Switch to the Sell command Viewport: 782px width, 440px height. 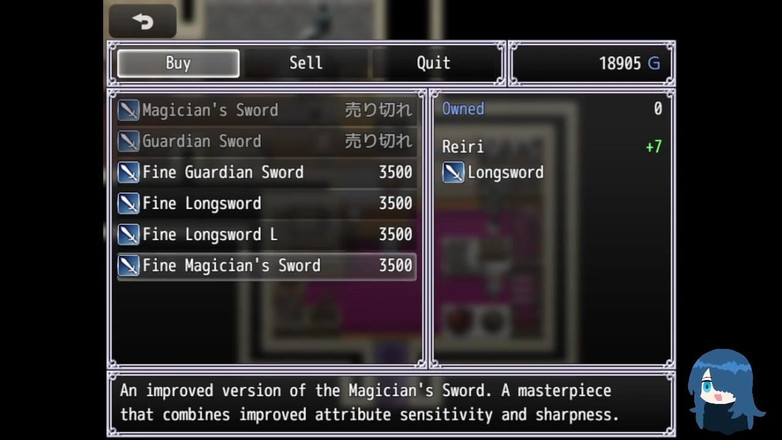(x=306, y=63)
